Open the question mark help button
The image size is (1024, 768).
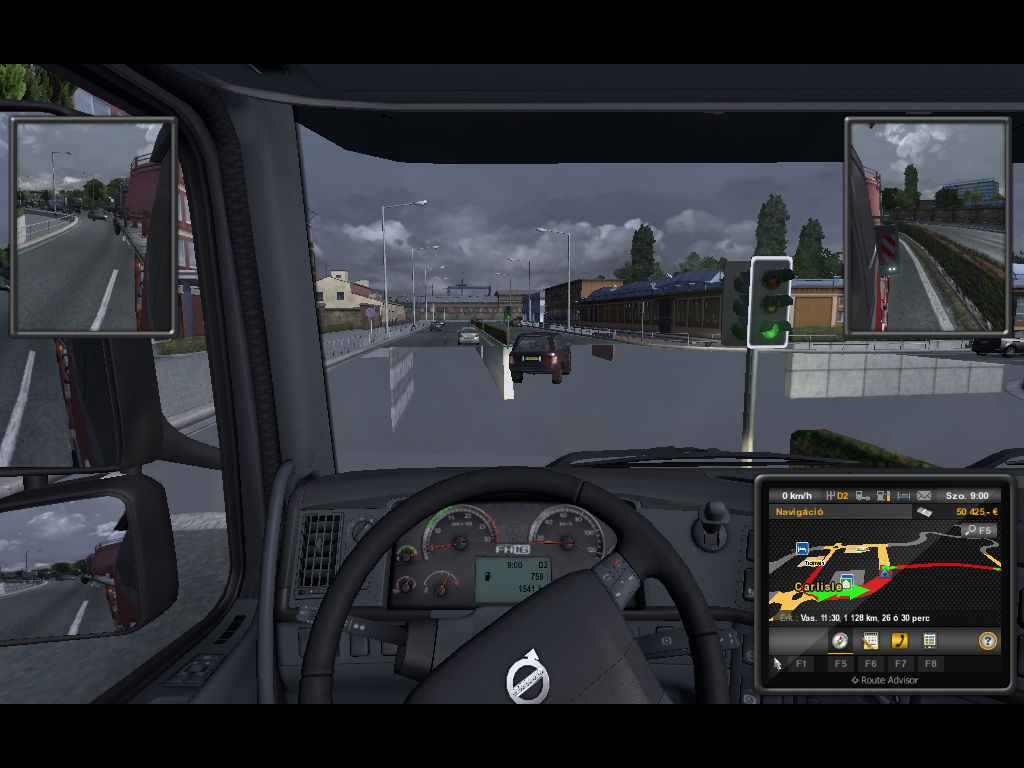coord(987,641)
